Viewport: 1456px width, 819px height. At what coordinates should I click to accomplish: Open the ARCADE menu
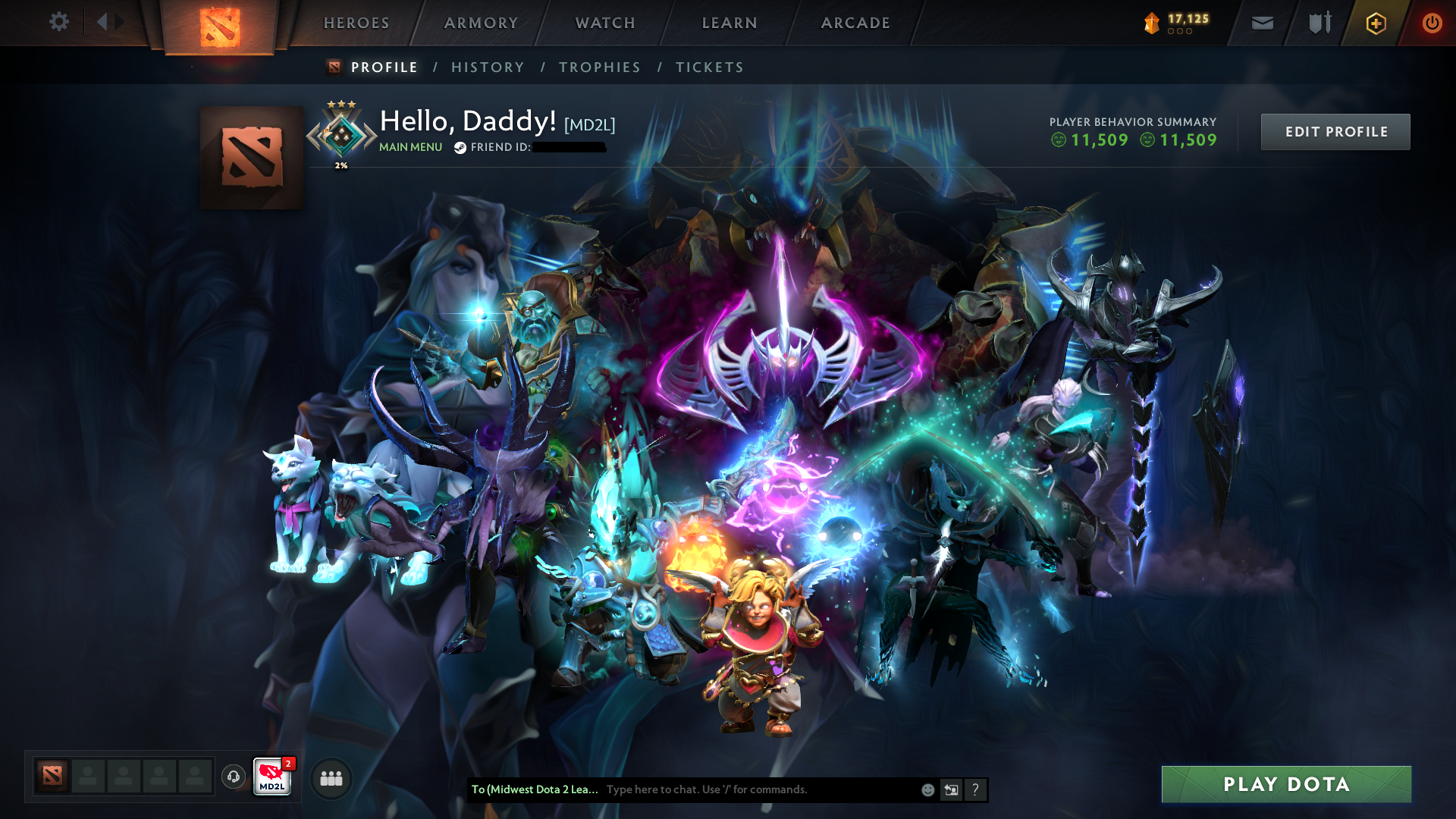[855, 23]
